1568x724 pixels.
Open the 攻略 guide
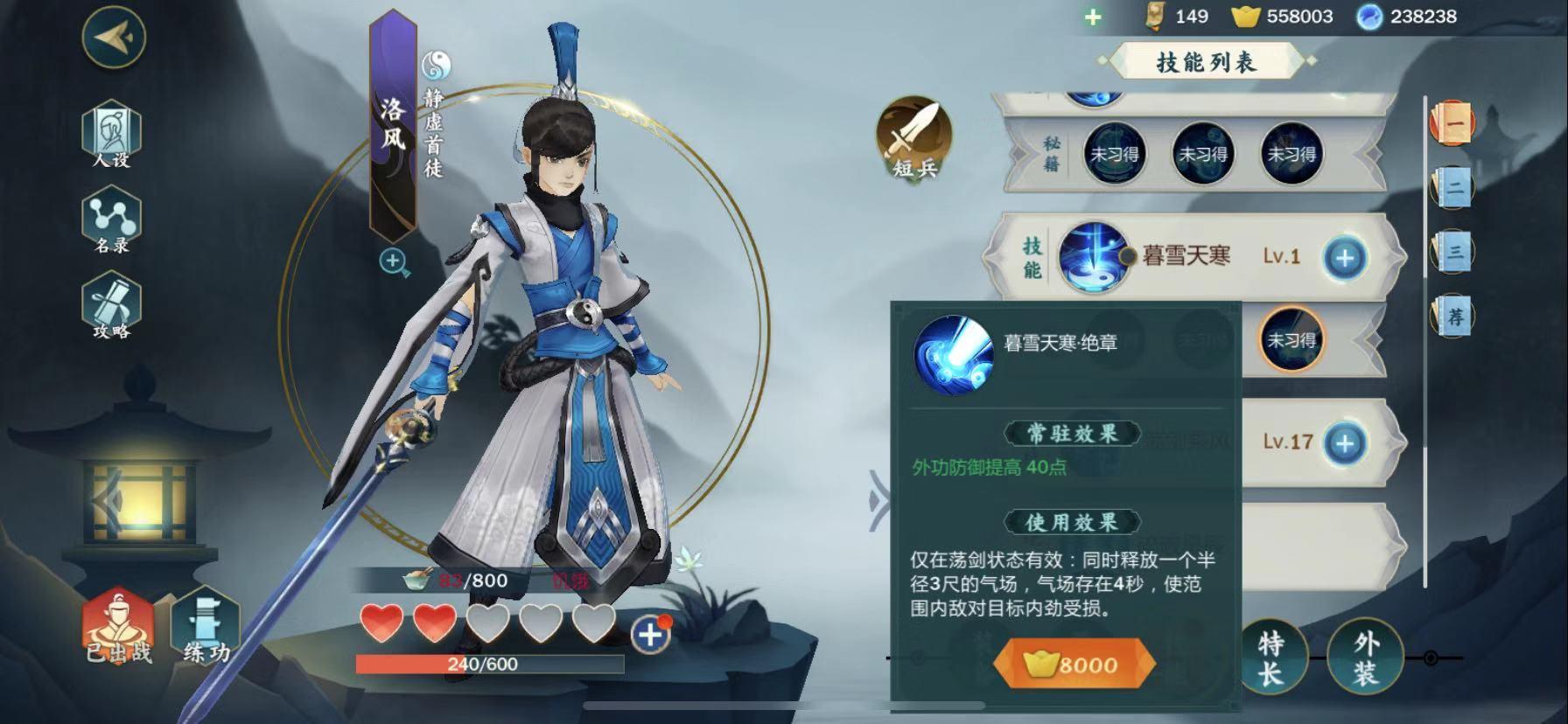pyautogui.click(x=111, y=307)
